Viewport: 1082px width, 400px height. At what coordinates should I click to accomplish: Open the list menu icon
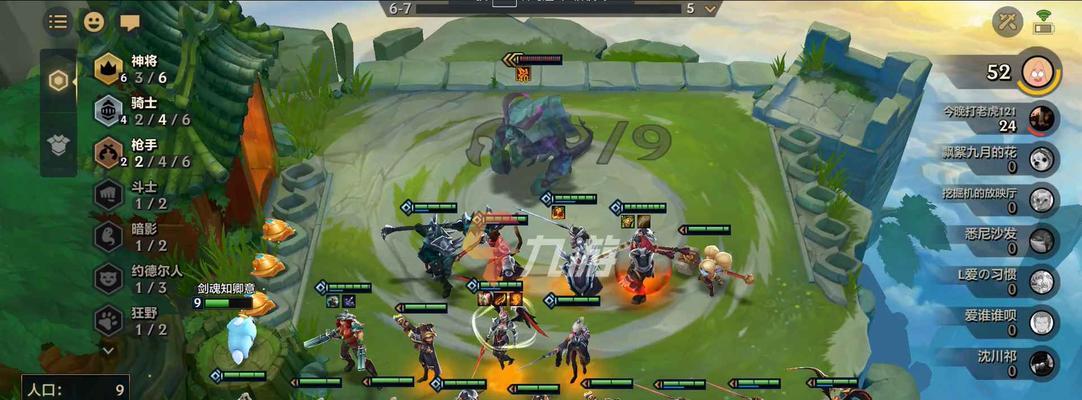point(58,21)
